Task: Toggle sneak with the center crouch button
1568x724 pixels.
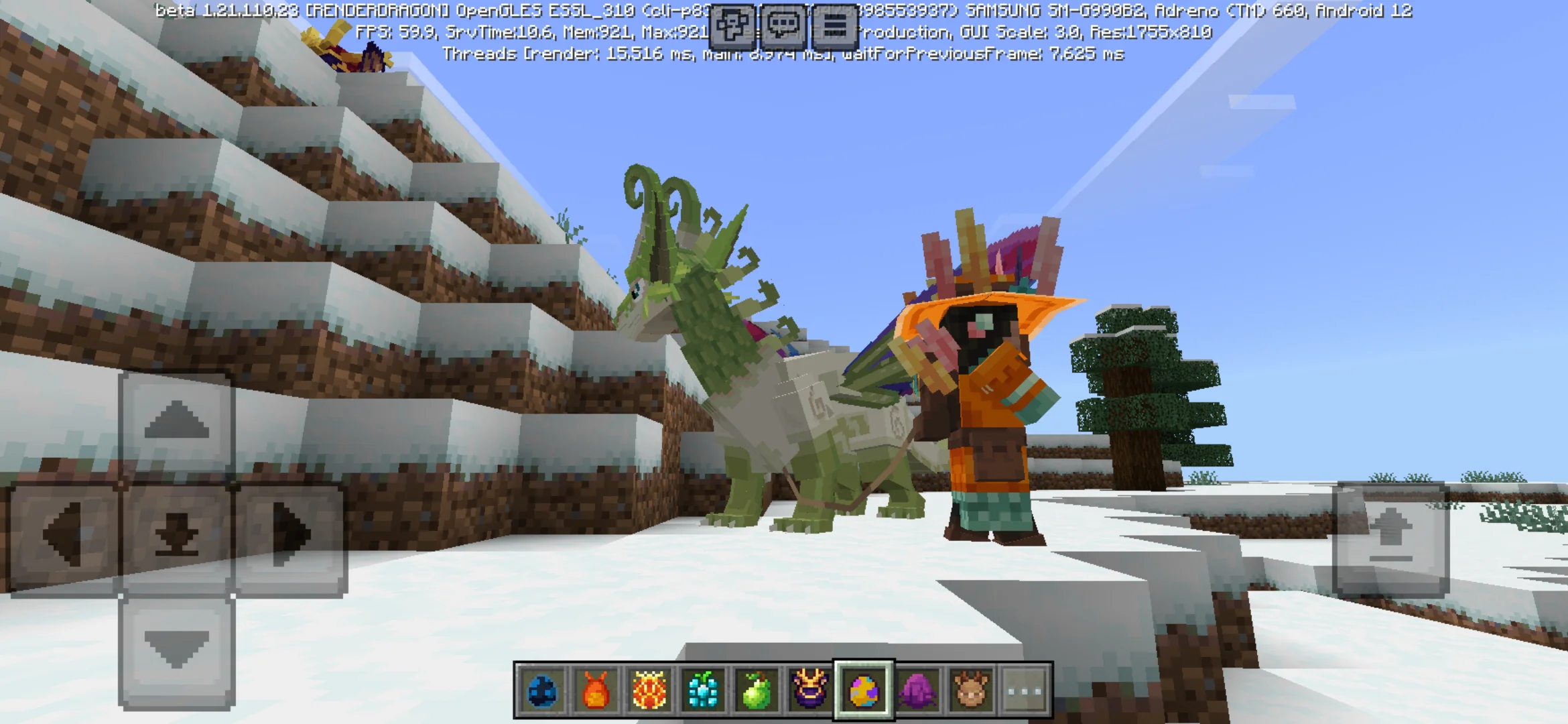Action: pos(176,530)
